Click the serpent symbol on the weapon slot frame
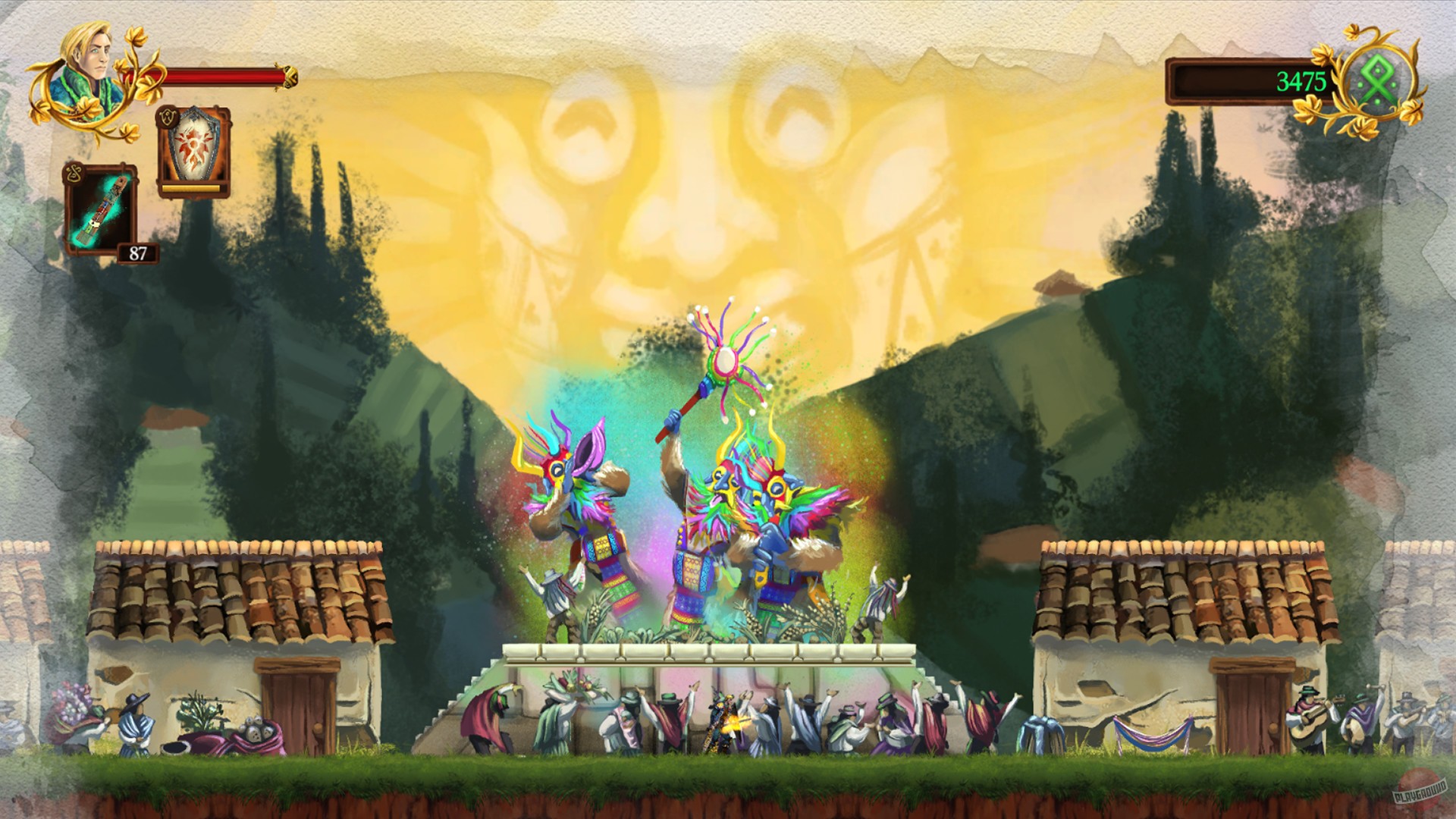This screenshot has width=1456, height=819. point(73,171)
